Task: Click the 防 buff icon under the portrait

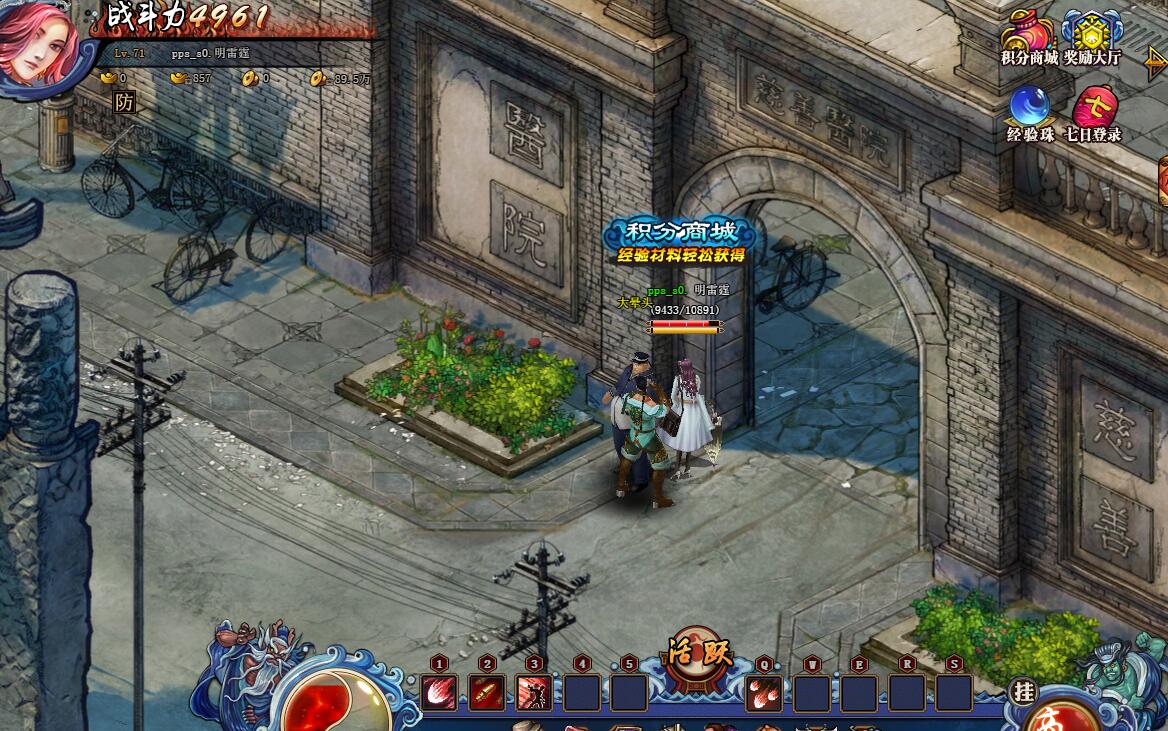Action: click(124, 102)
